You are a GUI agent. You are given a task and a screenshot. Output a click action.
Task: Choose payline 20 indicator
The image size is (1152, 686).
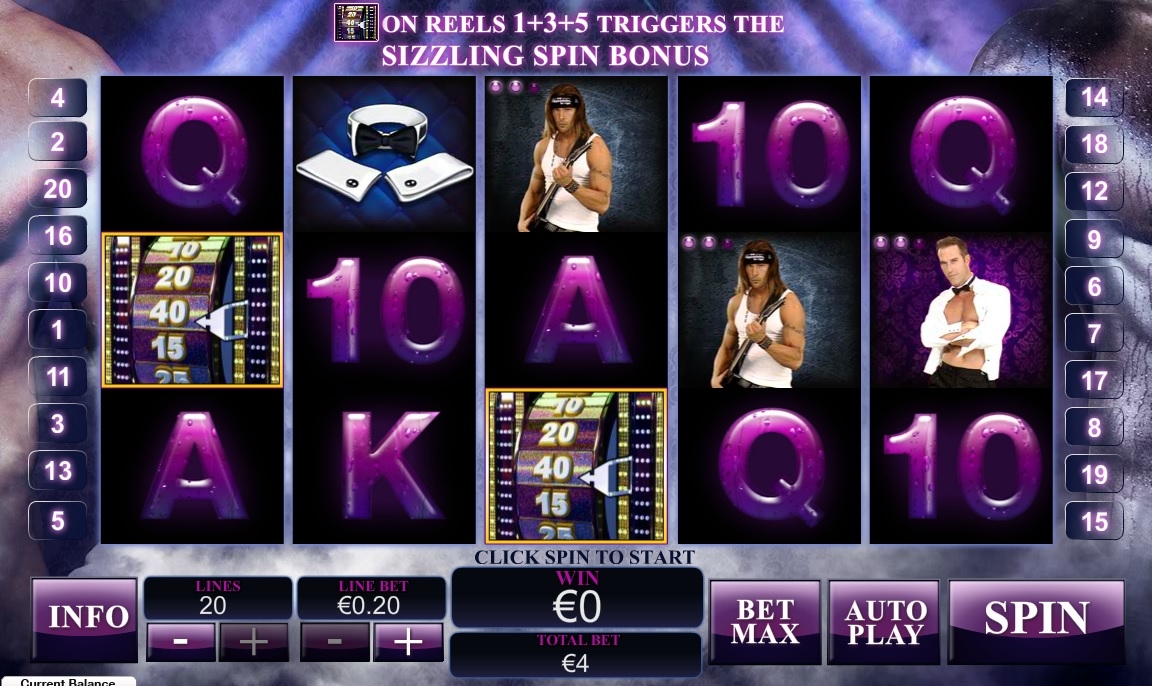[x=58, y=189]
